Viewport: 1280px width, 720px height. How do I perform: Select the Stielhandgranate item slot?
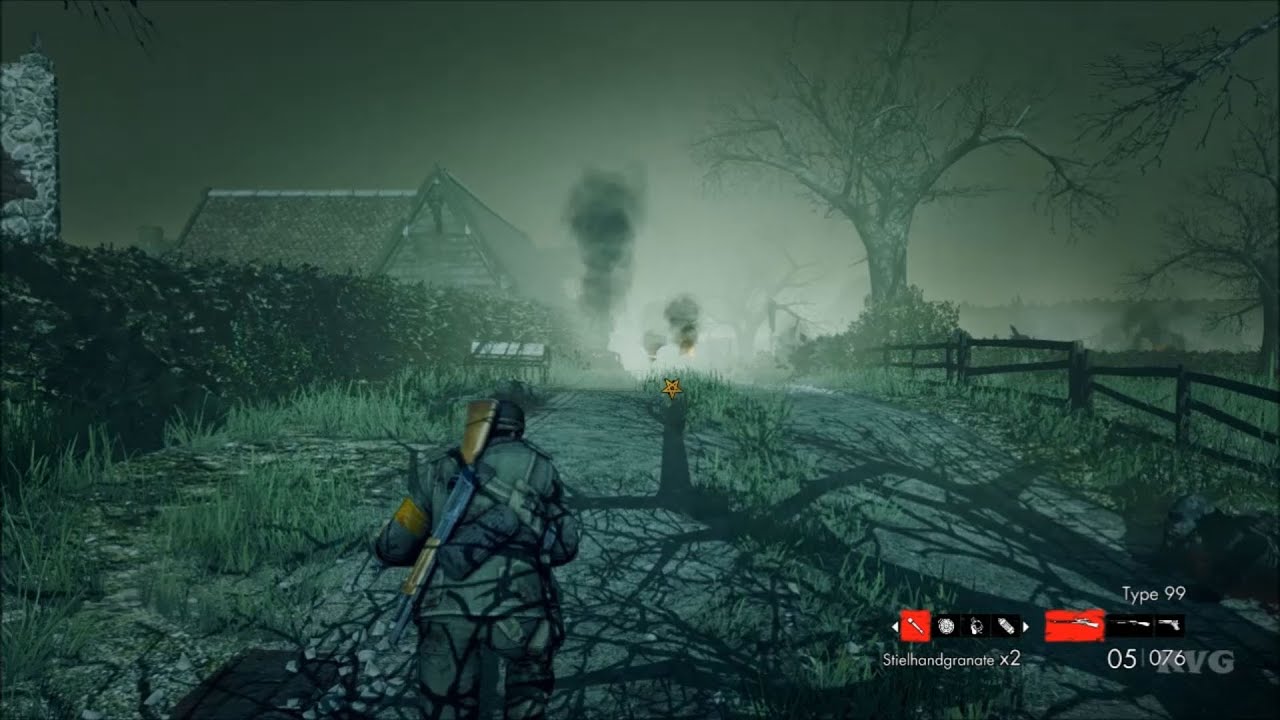tap(915, 626)
